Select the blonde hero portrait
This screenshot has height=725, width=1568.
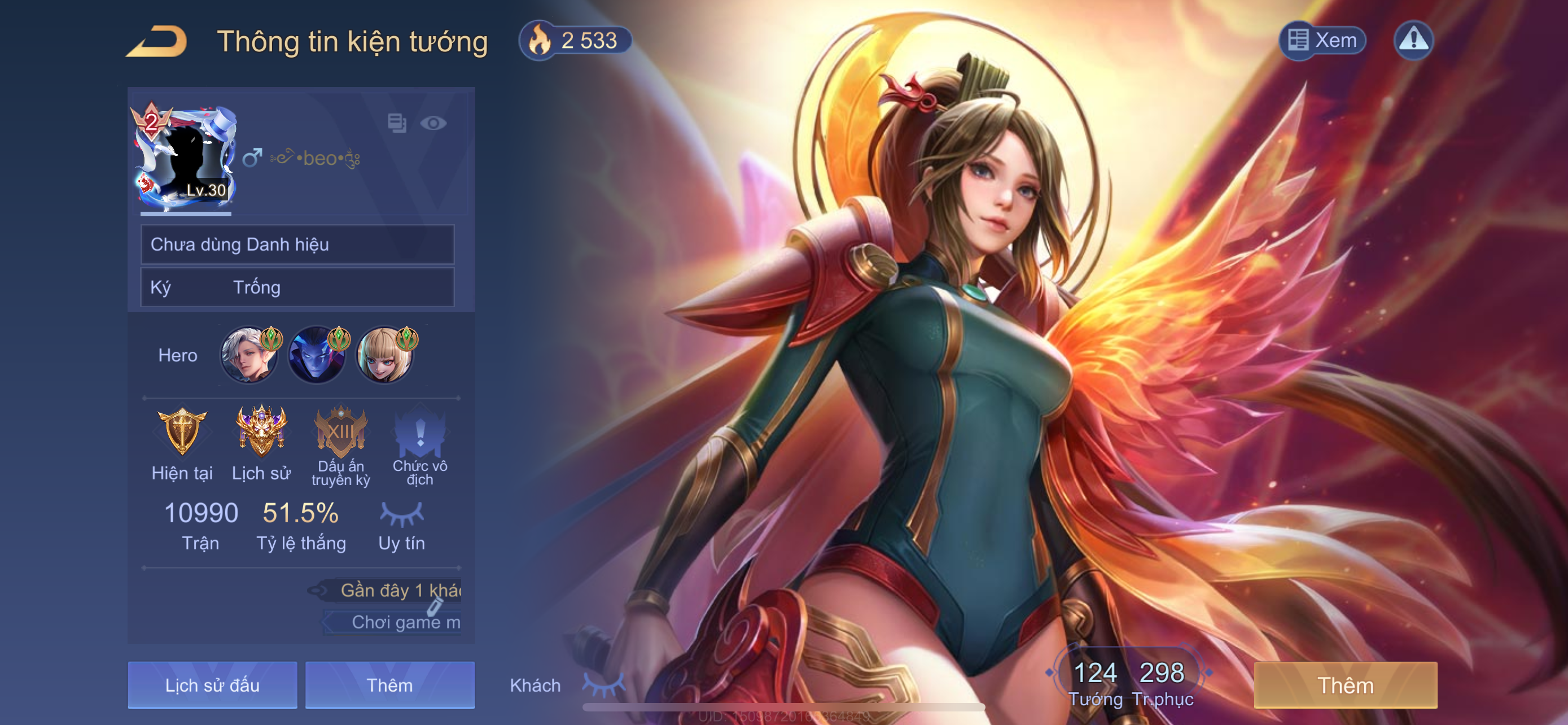point(384,356)
